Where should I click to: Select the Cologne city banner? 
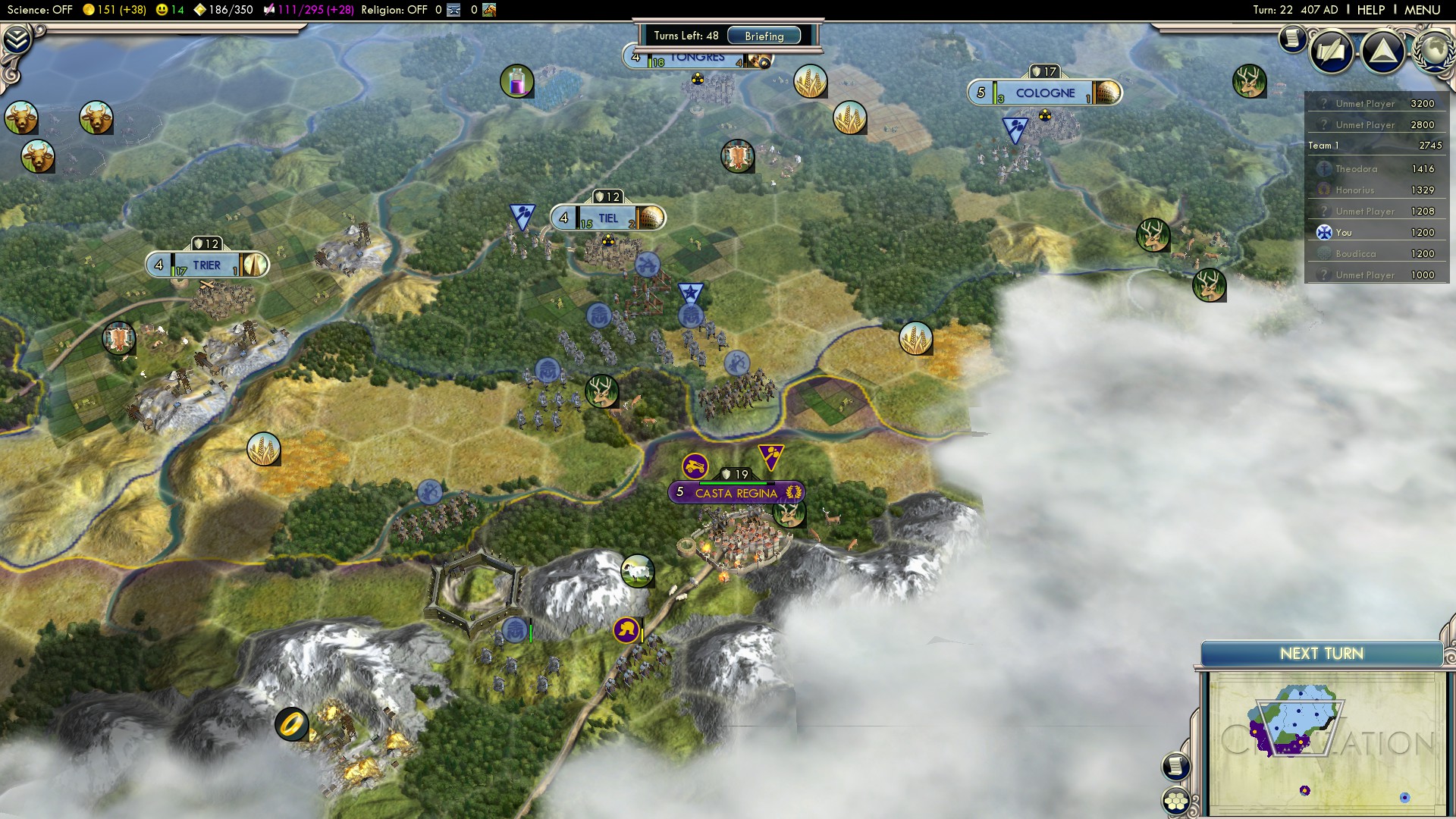(1044, 93)
